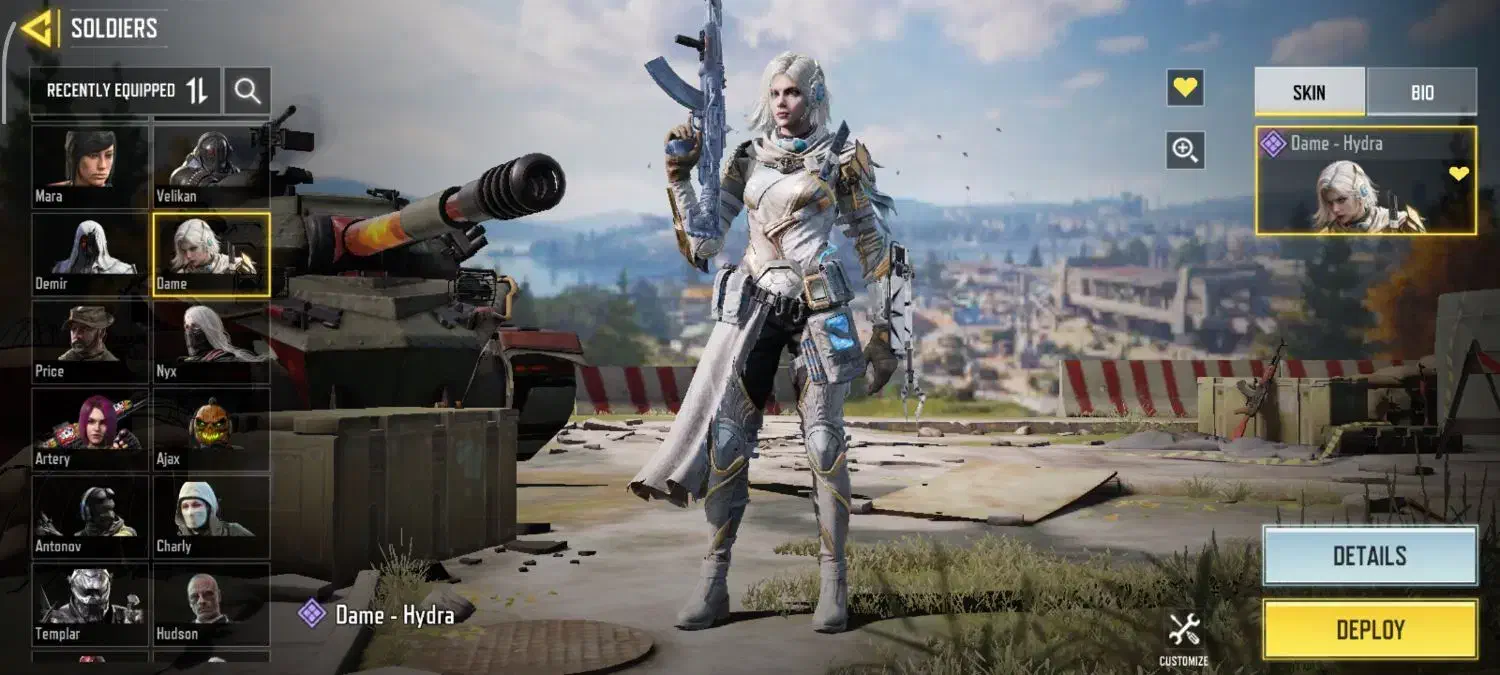Select the highlighted Dame soldier tile
1500x675 pixels.
211,254
